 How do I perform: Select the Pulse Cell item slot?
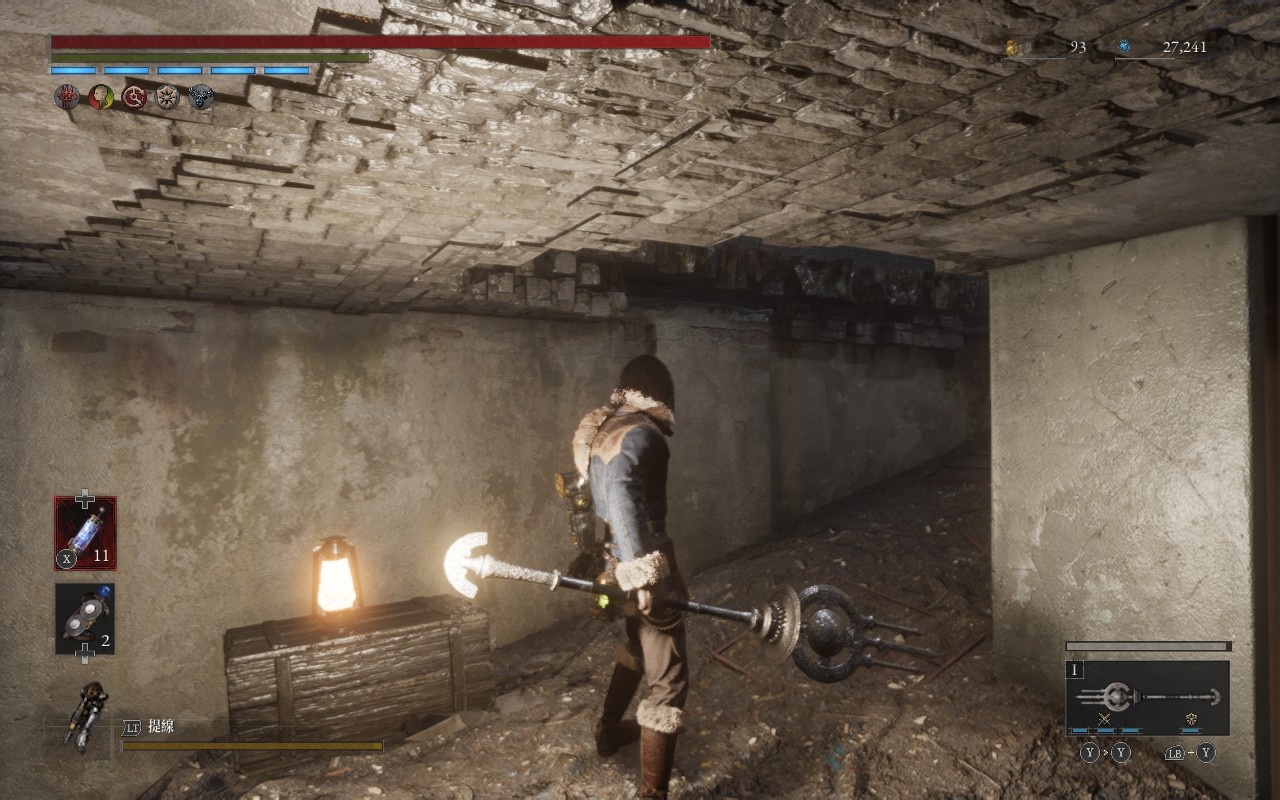pos(85,533)
